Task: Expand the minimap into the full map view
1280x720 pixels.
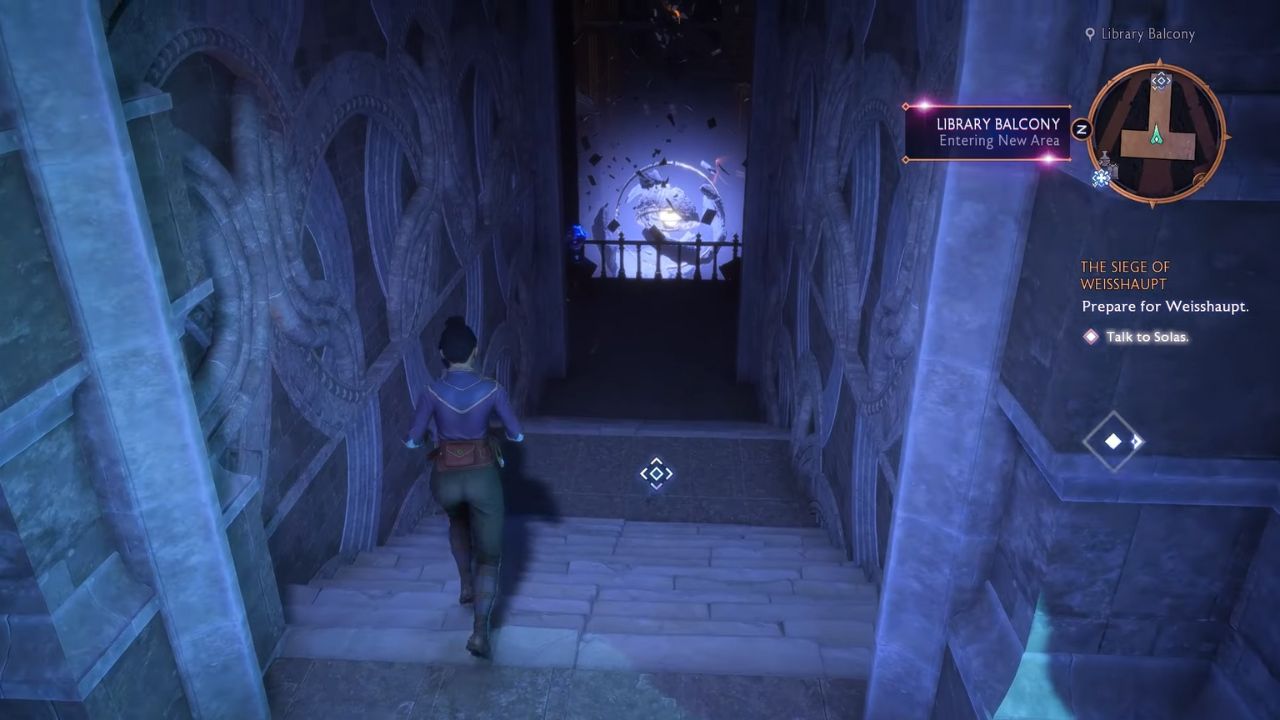Action: (1160, 130)
